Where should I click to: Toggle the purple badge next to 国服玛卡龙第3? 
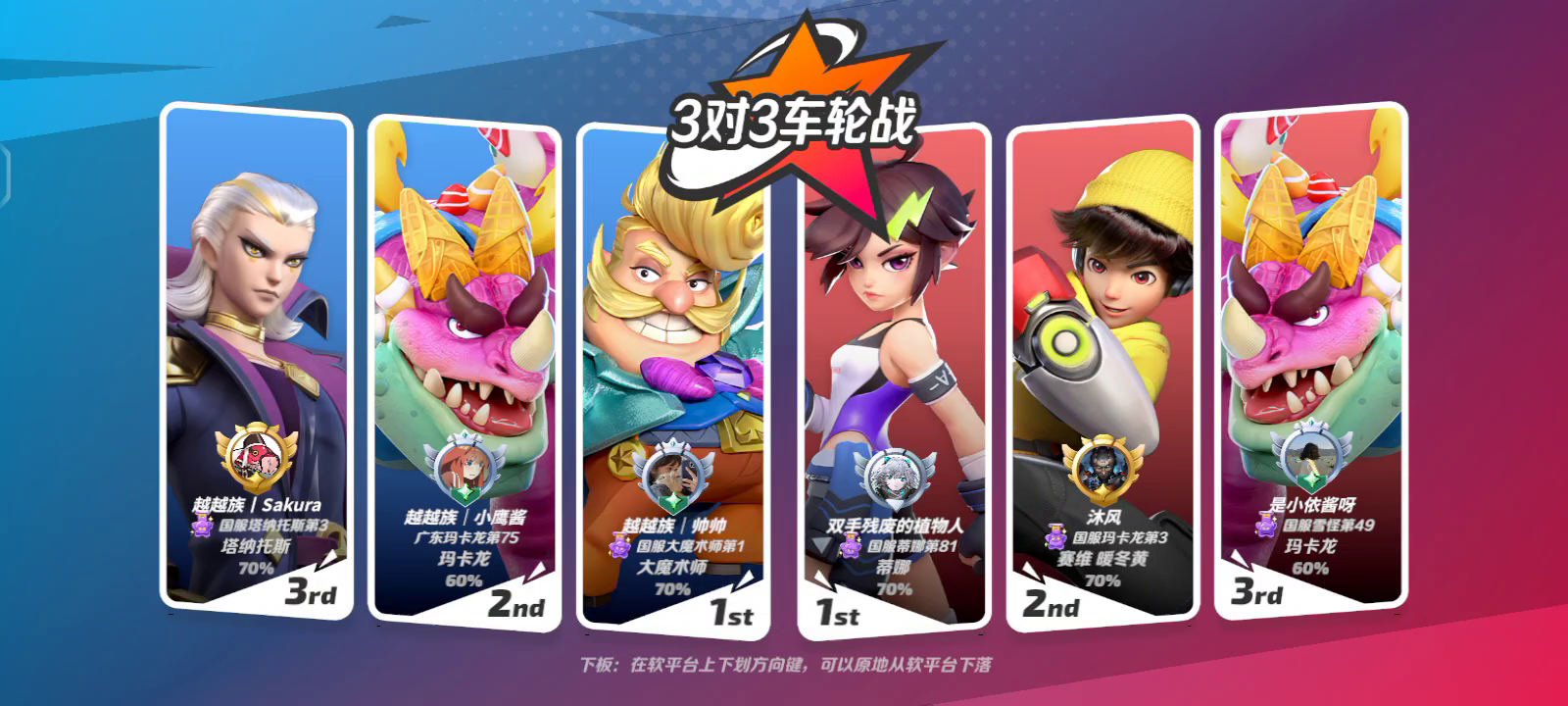coord(1054,537)
